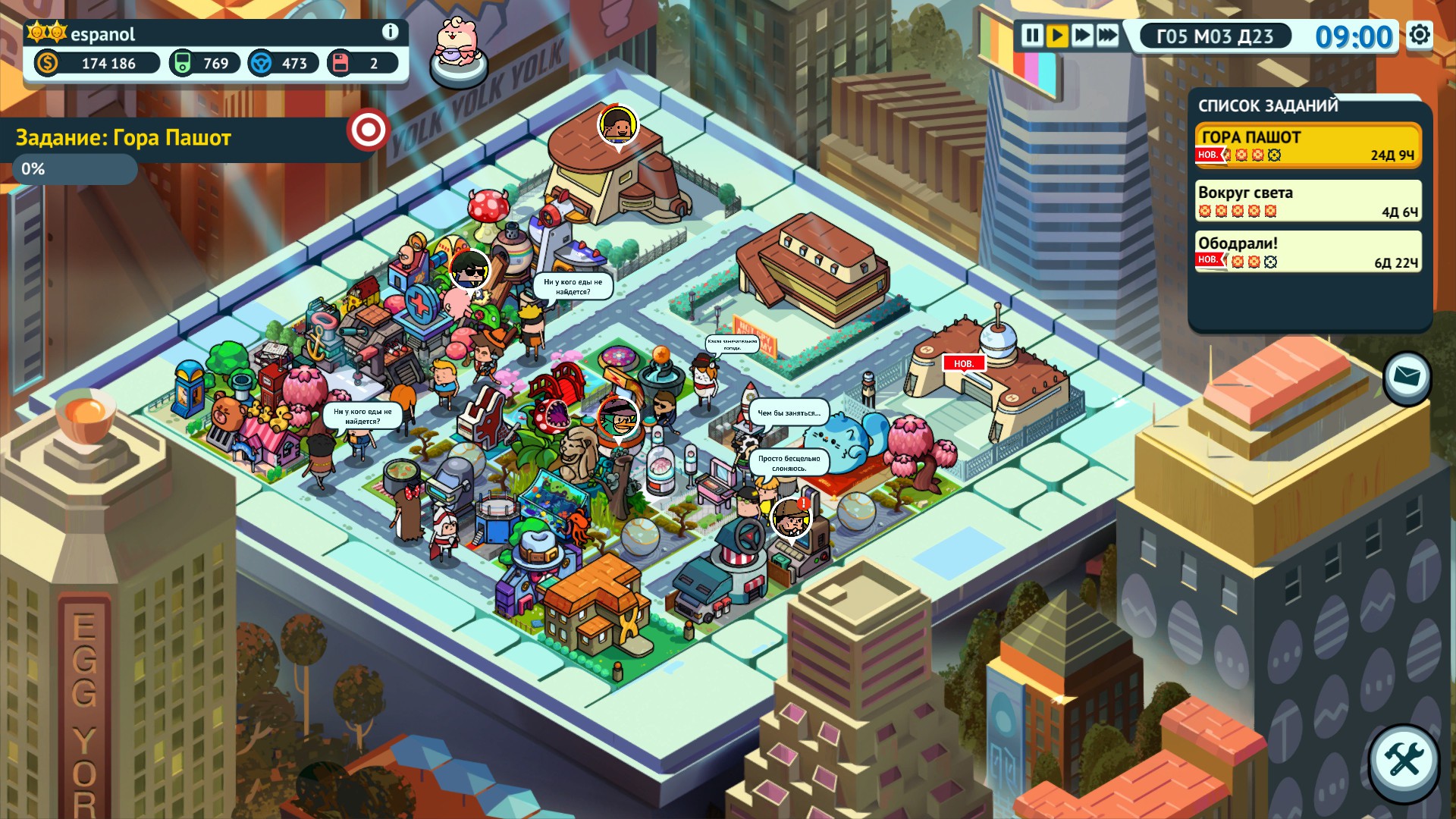Select the green-faced employee portrait bubble
Viewport: 1456px width, 819px height.
(x=617, y=418)
